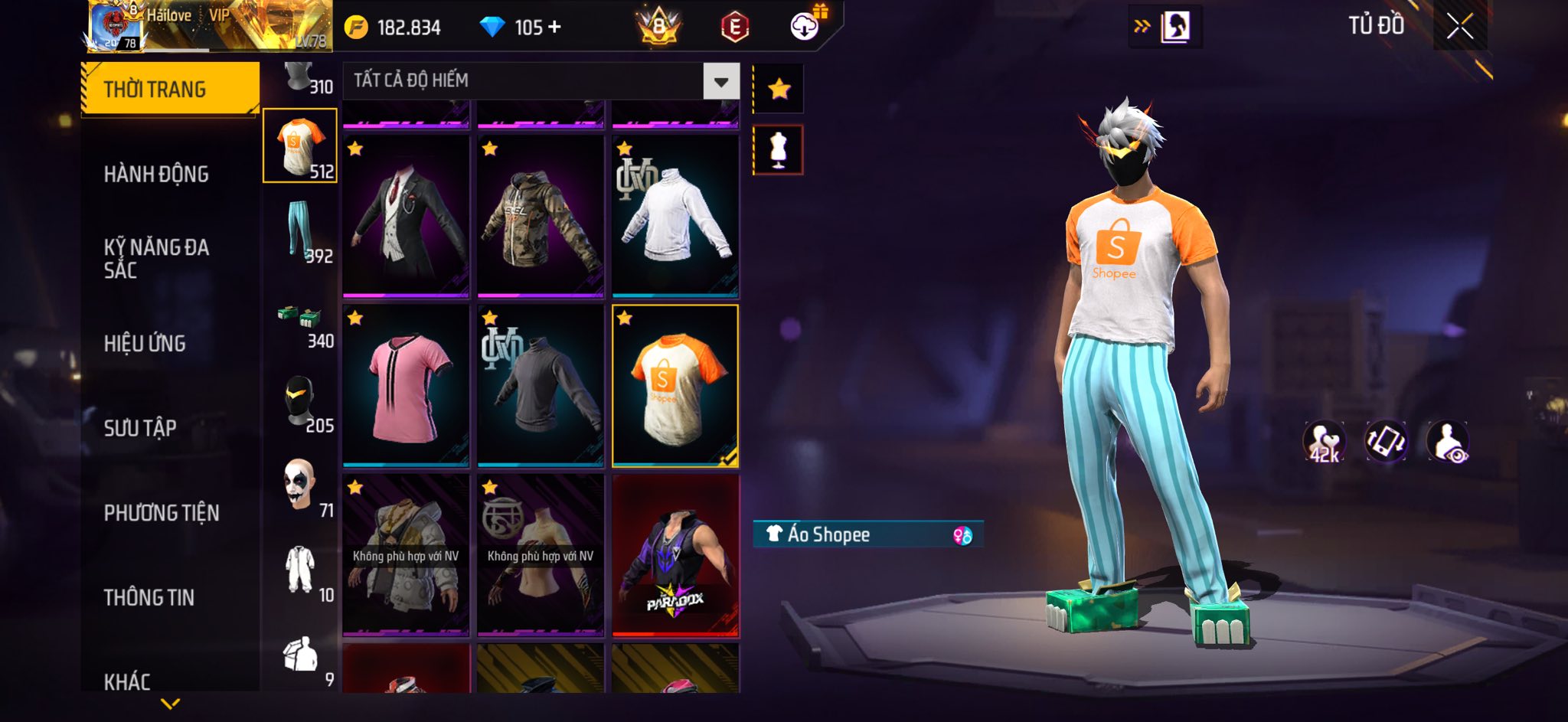Toggle the star favorites filter

coord(779,90)
